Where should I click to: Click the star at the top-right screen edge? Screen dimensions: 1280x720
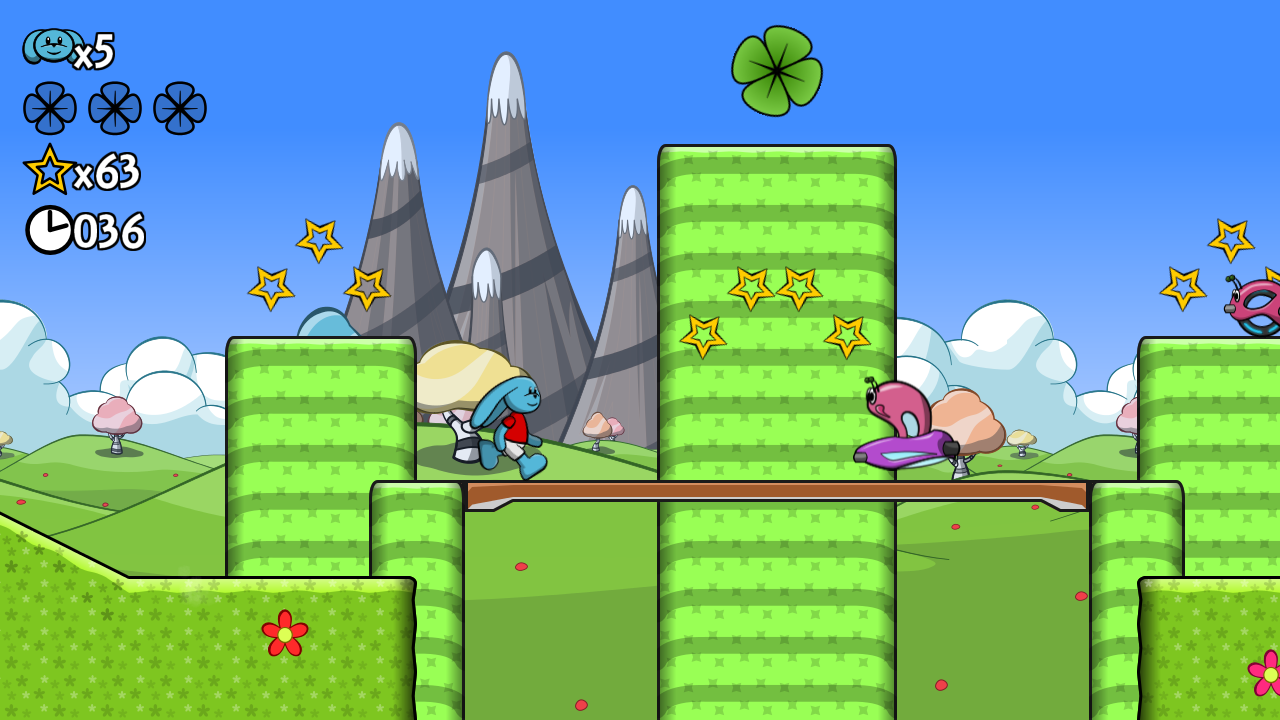click(x=1229, y=238)
